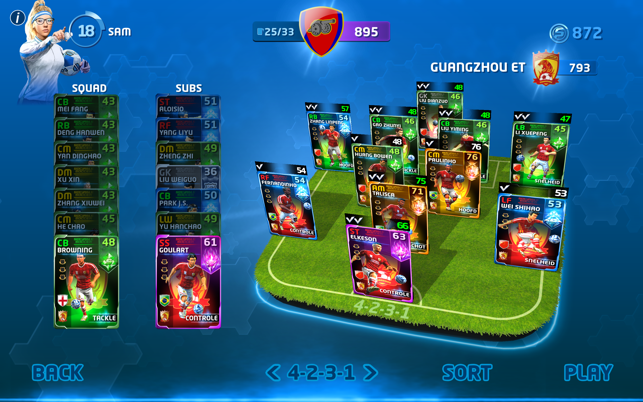
Task: Pick Aloisio from the subs list
Action: point(188,106)
